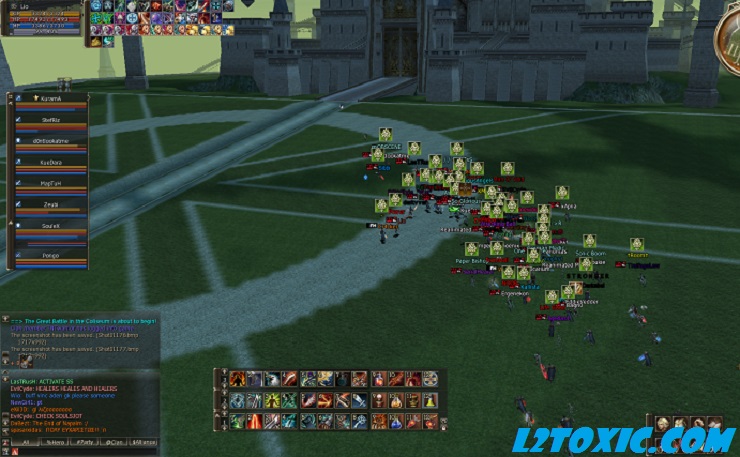This screenshot has width=740, height=457.
Task: Choose party member SteffBiz
Action: click(50, 117)
